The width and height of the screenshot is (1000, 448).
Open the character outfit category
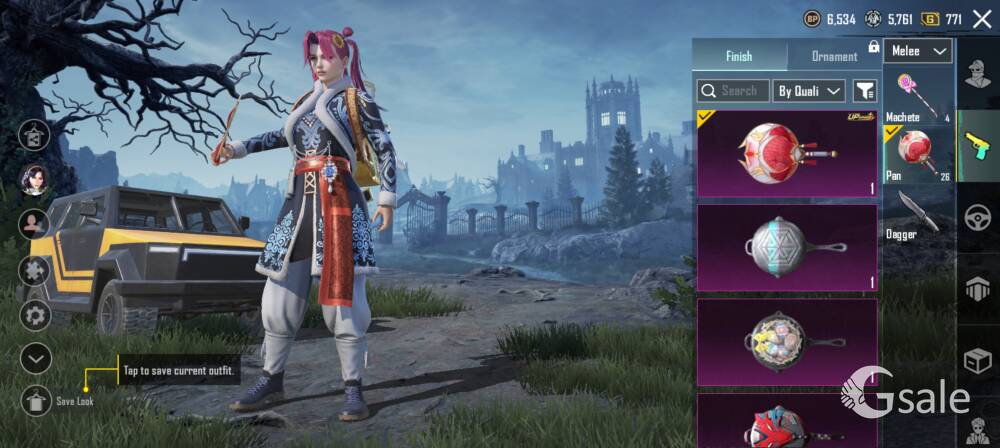coord(978,77)
